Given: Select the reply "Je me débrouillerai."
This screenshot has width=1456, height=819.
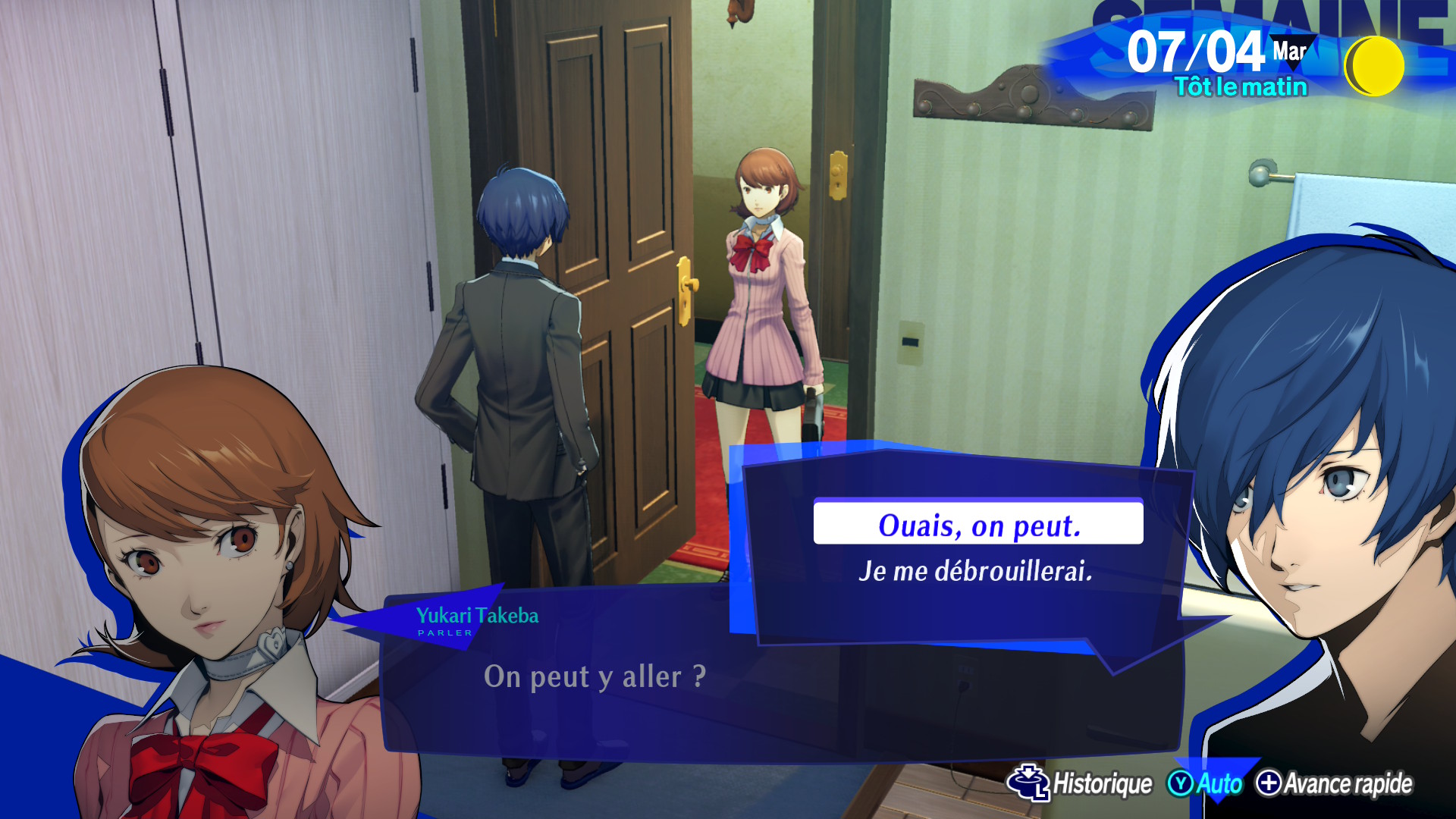Looking at the screenshot, I should click(x=975, y=571).
